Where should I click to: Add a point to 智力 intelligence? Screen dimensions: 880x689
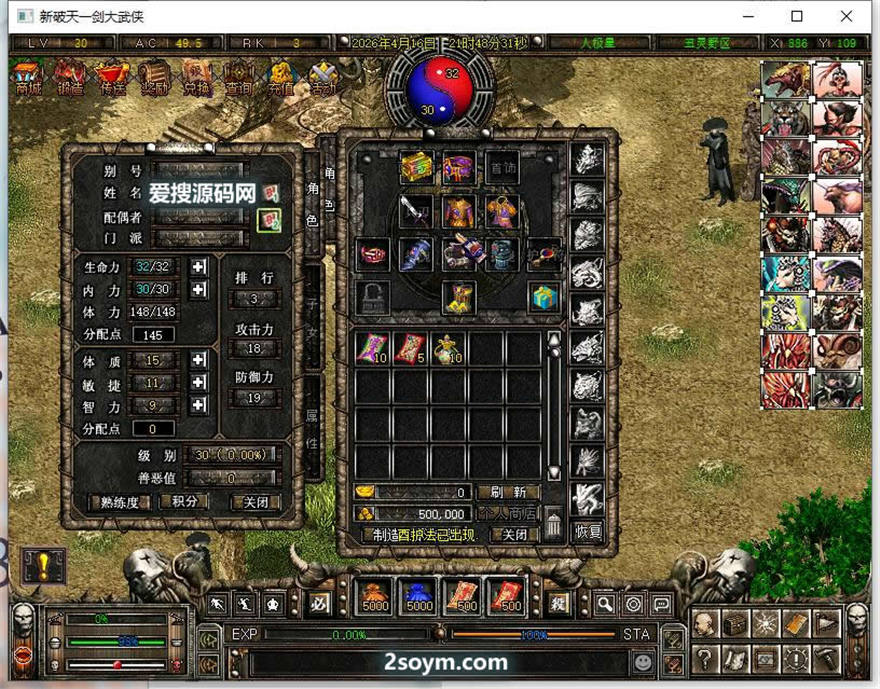[199, 405]
